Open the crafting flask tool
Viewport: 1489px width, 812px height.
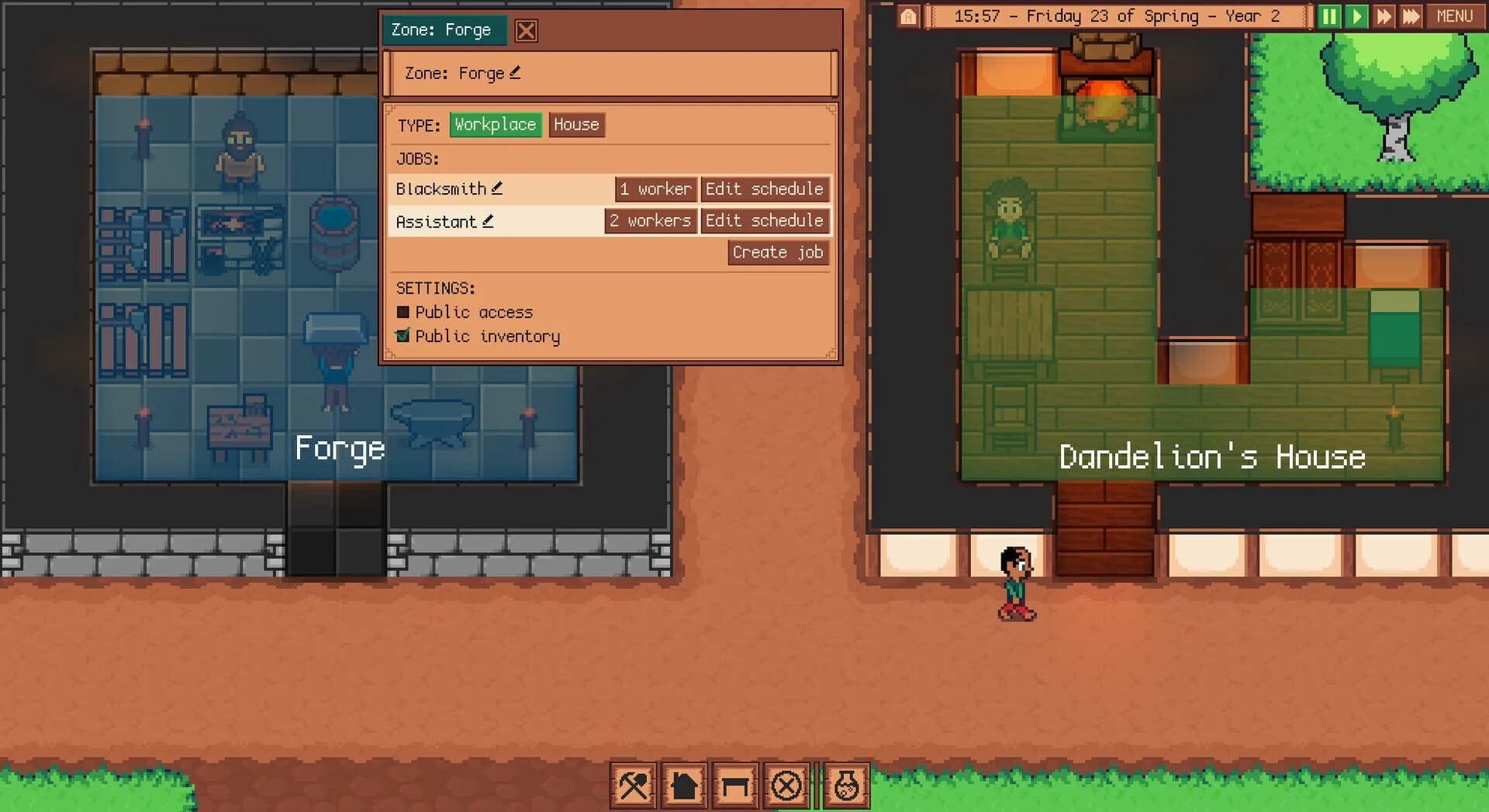845,785
